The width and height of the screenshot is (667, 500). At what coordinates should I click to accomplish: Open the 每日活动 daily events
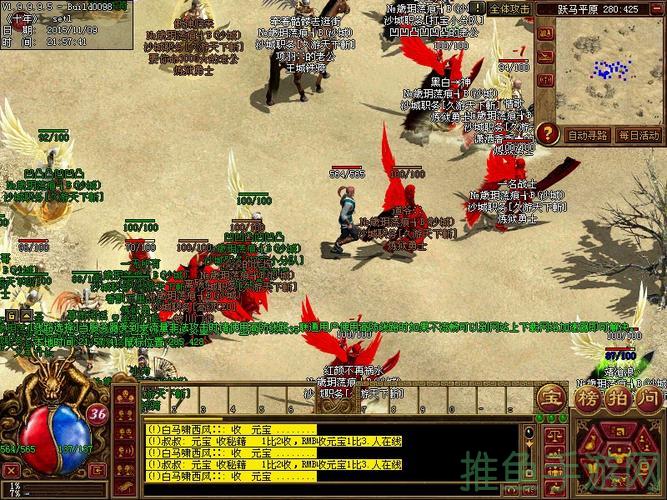[x=639, y=135]
